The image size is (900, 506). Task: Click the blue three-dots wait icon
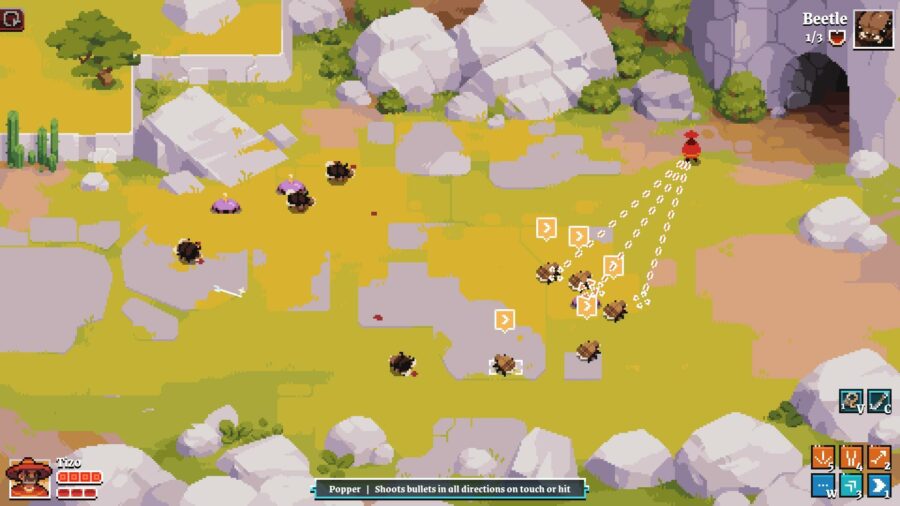(823, 486)
